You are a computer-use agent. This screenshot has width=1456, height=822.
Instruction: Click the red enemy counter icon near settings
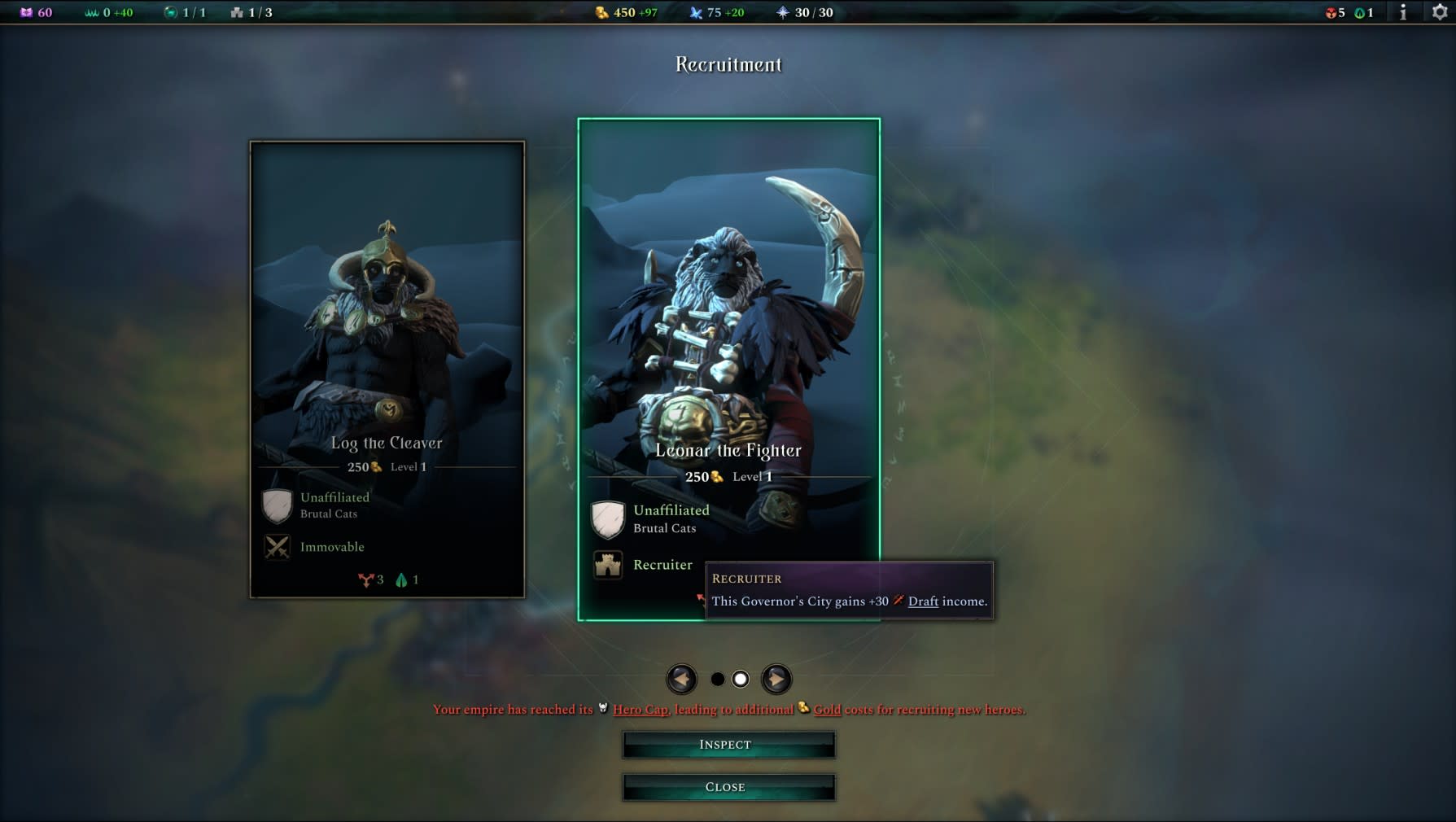pyautogui.click(x=1330, y=13)
